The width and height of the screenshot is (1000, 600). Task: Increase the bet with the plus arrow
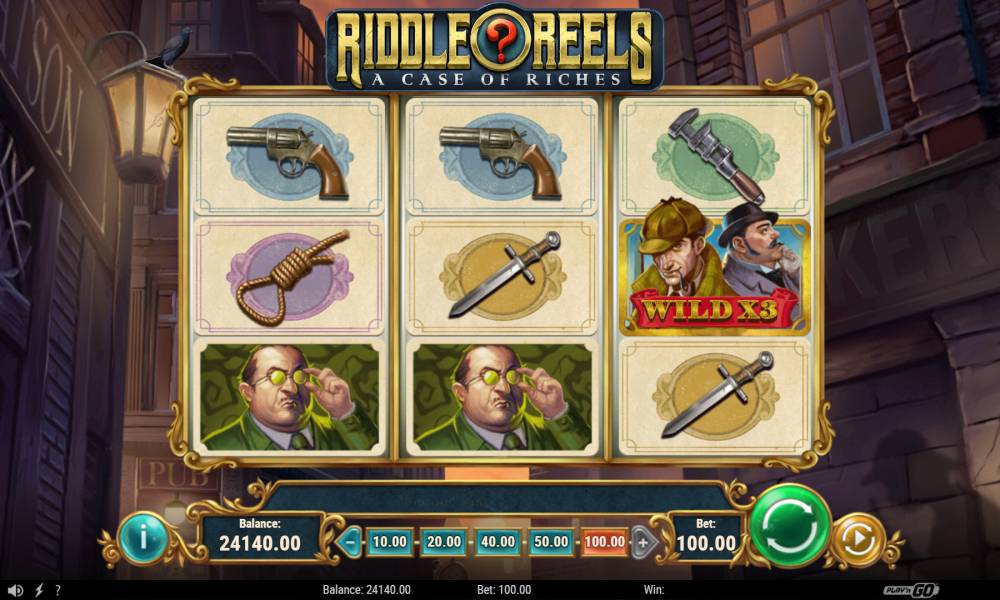[642, 542]
